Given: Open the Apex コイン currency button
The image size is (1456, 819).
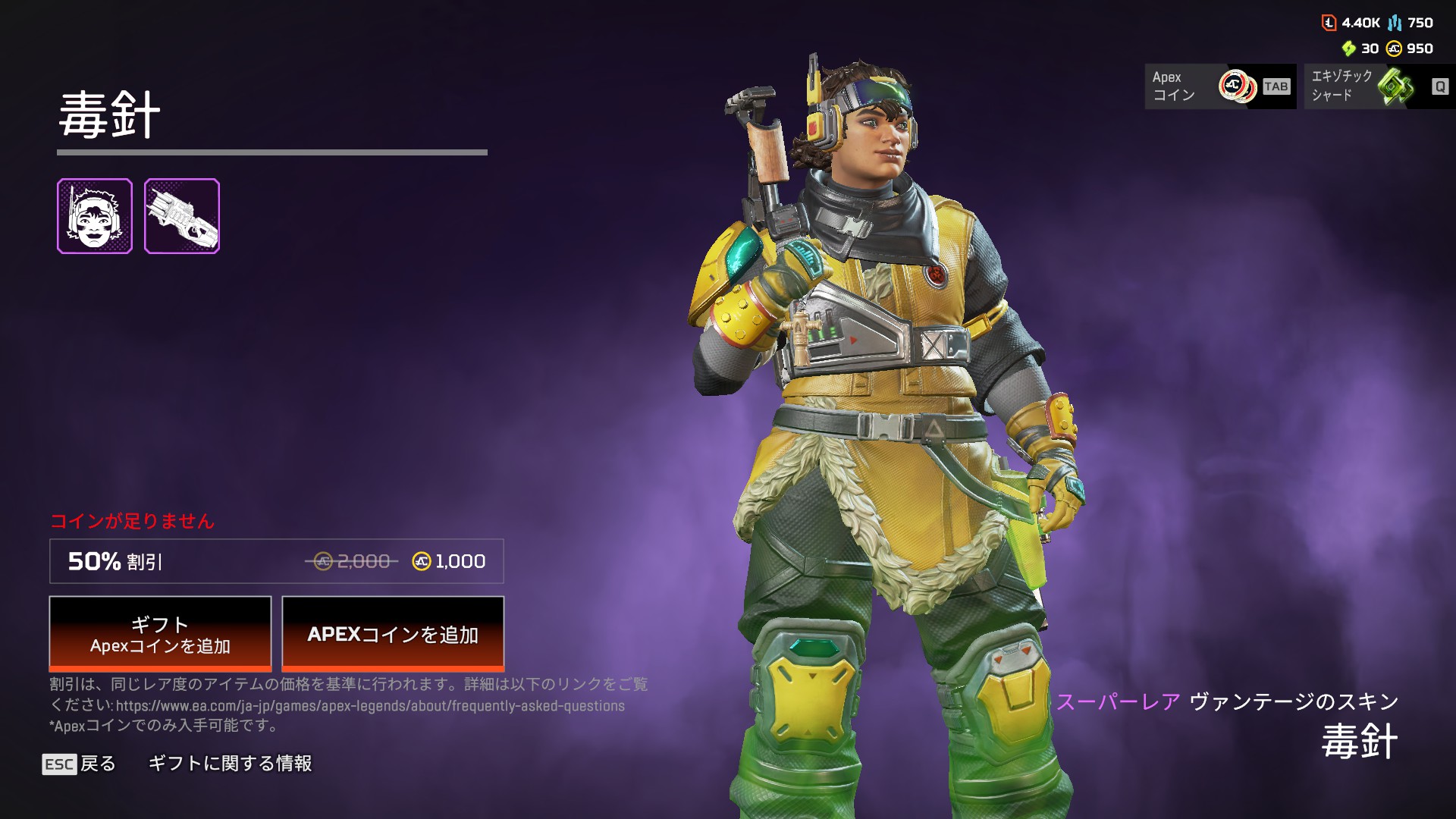Looking at the screenshot, I should coord(1220,86).
